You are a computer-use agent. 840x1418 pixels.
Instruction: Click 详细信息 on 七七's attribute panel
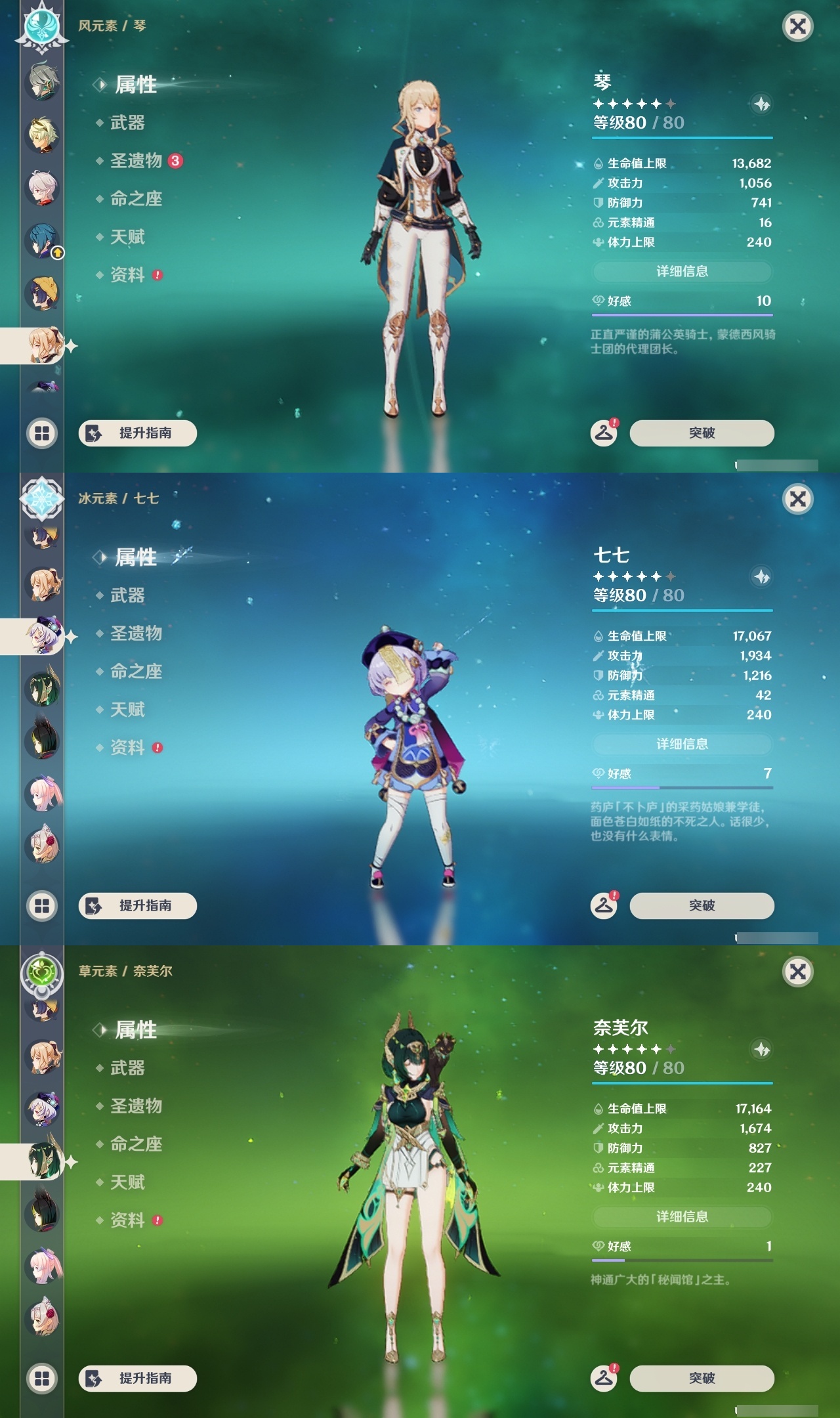click(682, 744)
